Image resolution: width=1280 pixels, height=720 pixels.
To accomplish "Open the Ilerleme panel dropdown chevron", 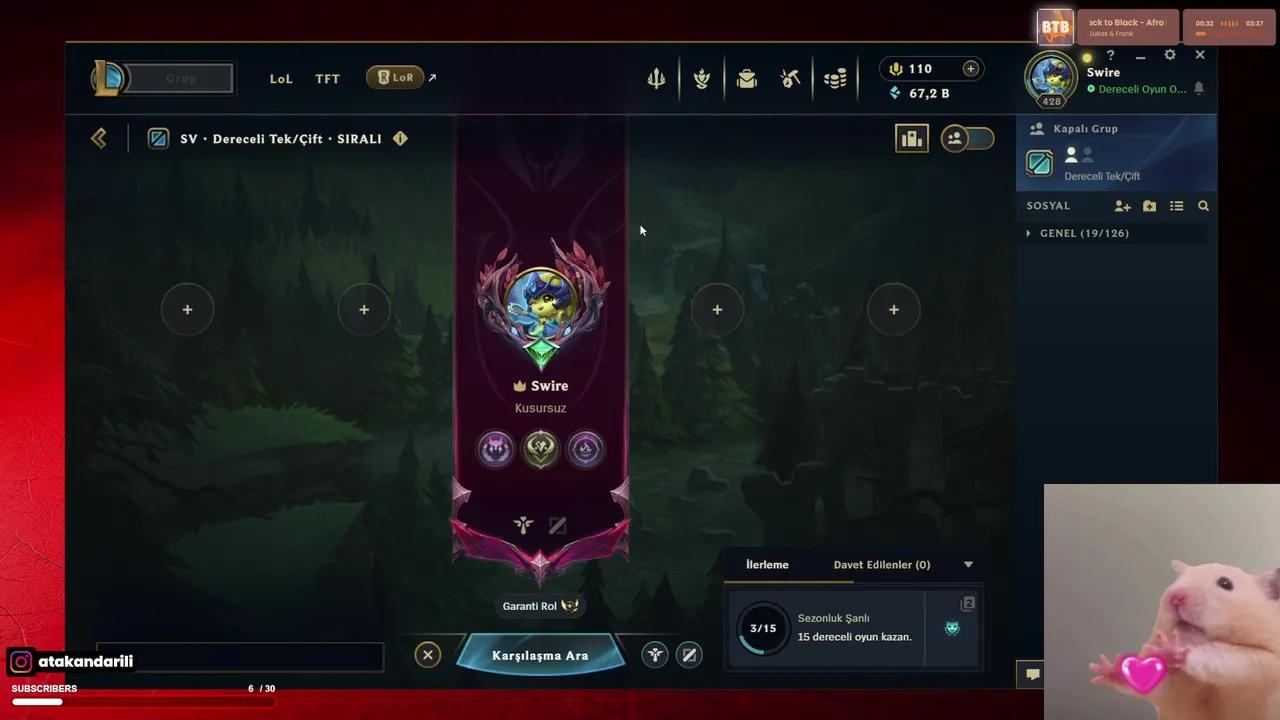I will point(967,564).
